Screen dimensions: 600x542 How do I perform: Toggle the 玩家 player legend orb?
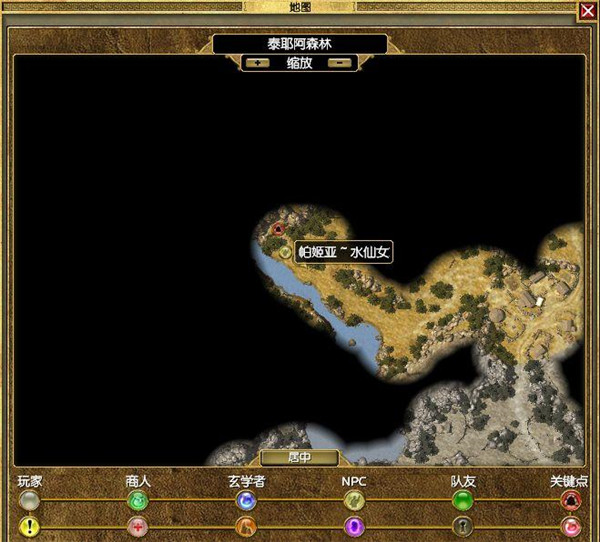pyautogui.click(x=30, y=500)
